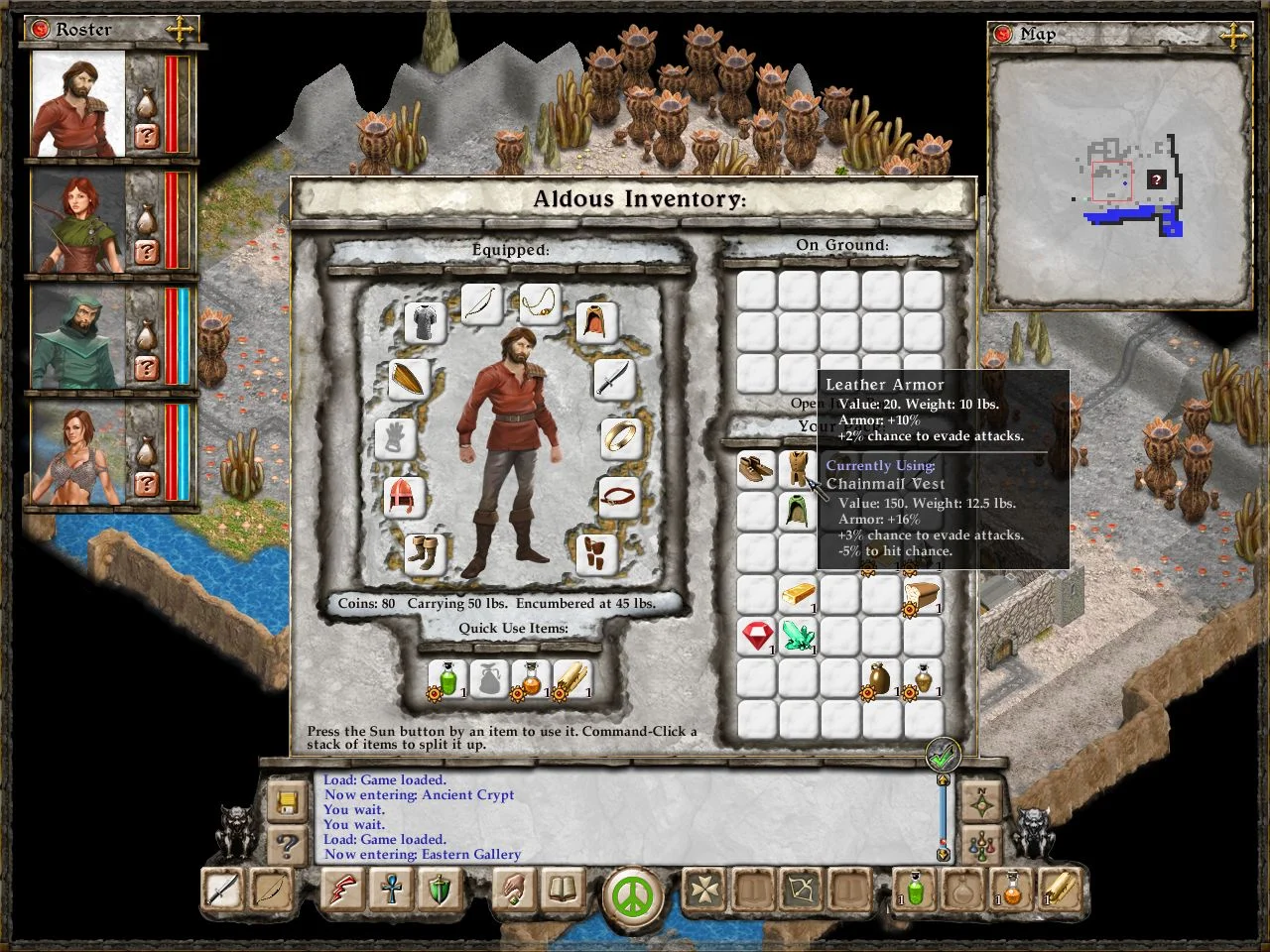This screenshot has height=952, width=1270.
Task: Select the sword melee attack icon
Action: (x=220, y=889)
